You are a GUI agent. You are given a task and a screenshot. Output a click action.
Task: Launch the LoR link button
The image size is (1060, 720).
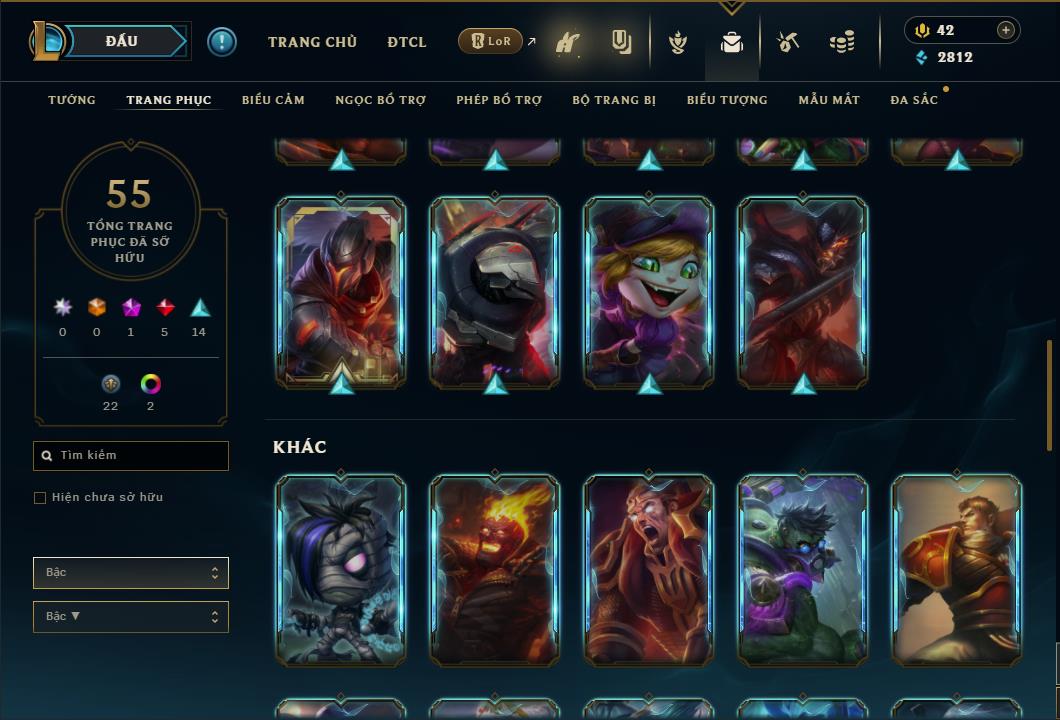pos(491,42)
